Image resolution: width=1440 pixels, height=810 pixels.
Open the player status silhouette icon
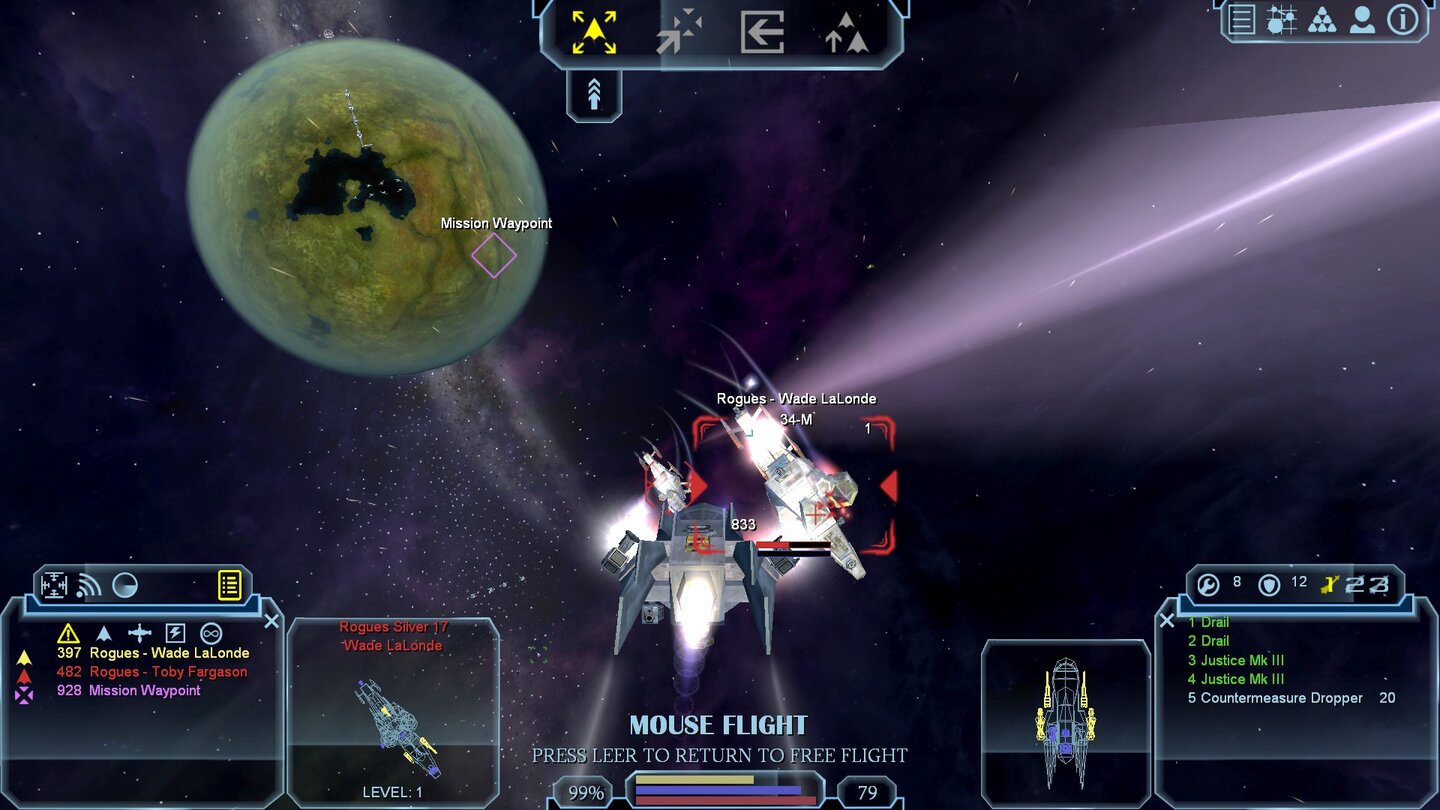1362,20
